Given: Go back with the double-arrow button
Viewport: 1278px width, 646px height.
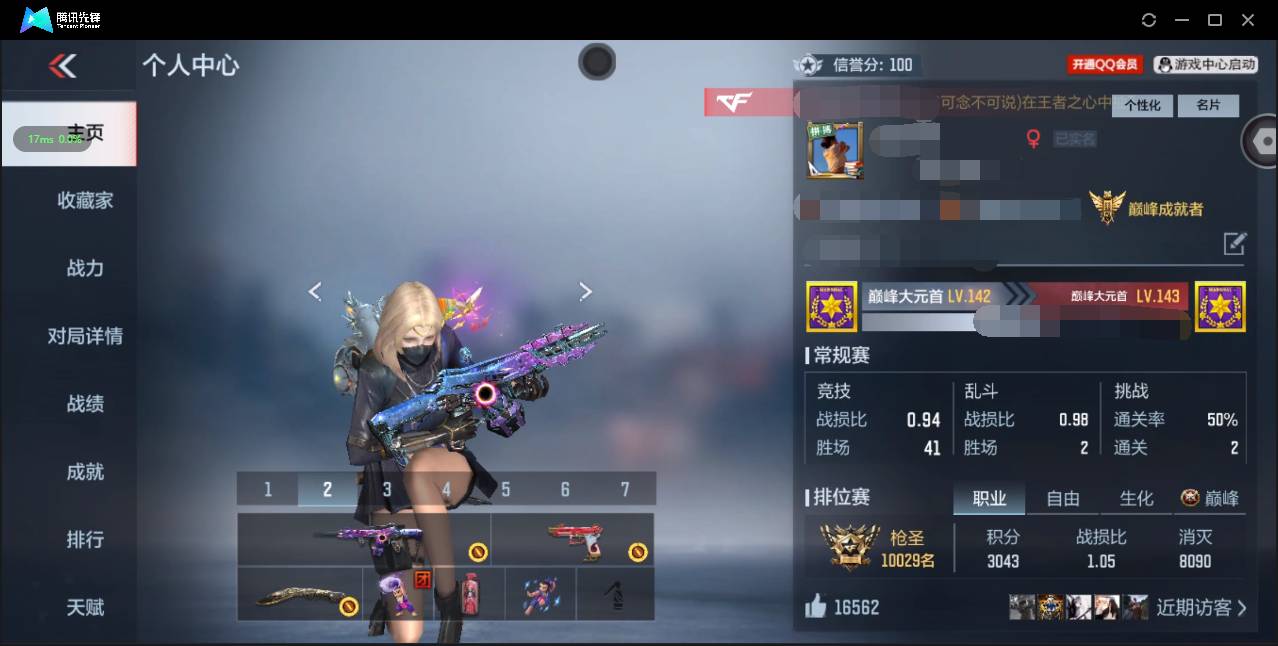Looking at the screenshot, I should point(62,66).
